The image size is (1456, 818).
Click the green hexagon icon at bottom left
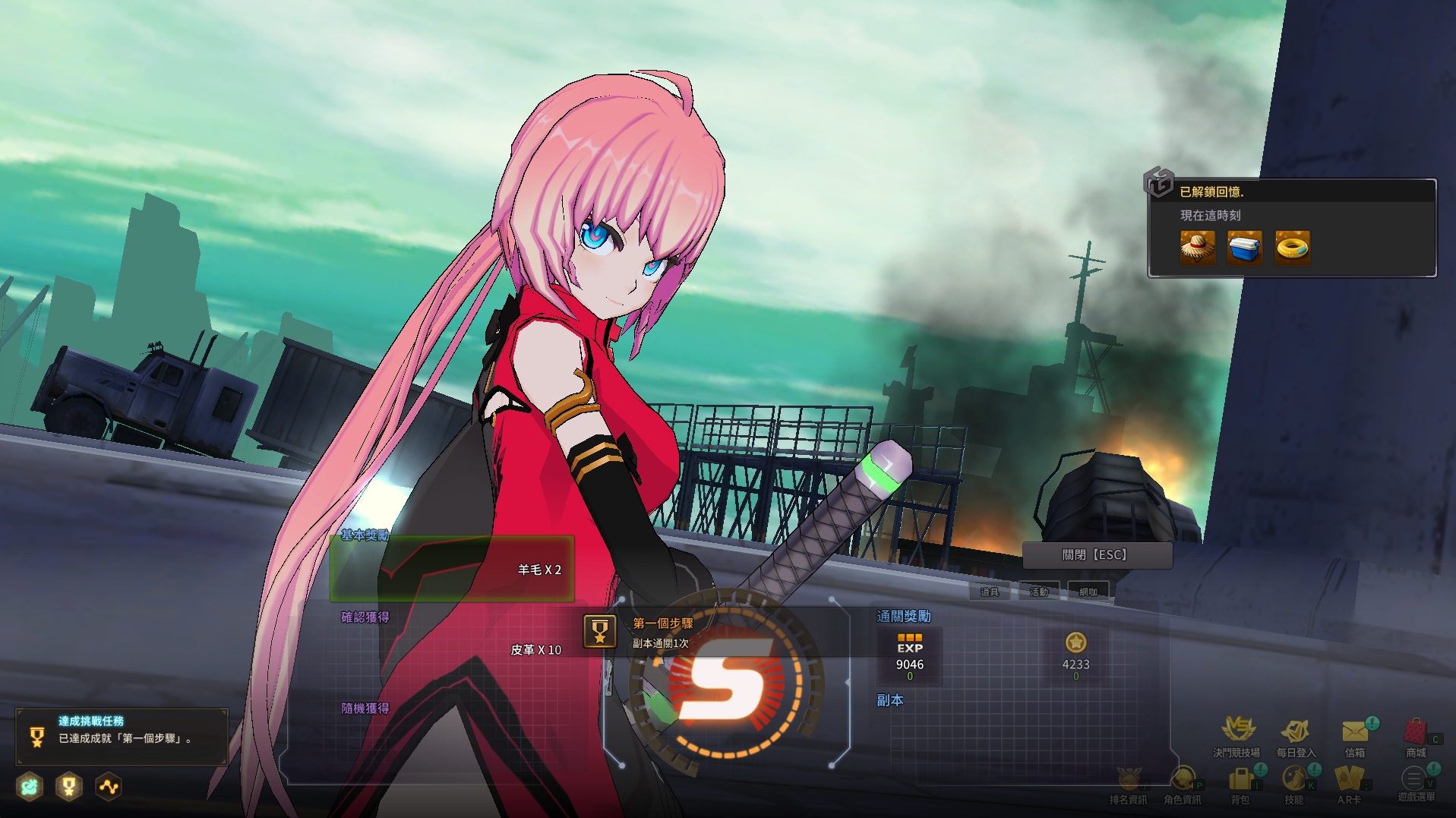pos(30,787)
